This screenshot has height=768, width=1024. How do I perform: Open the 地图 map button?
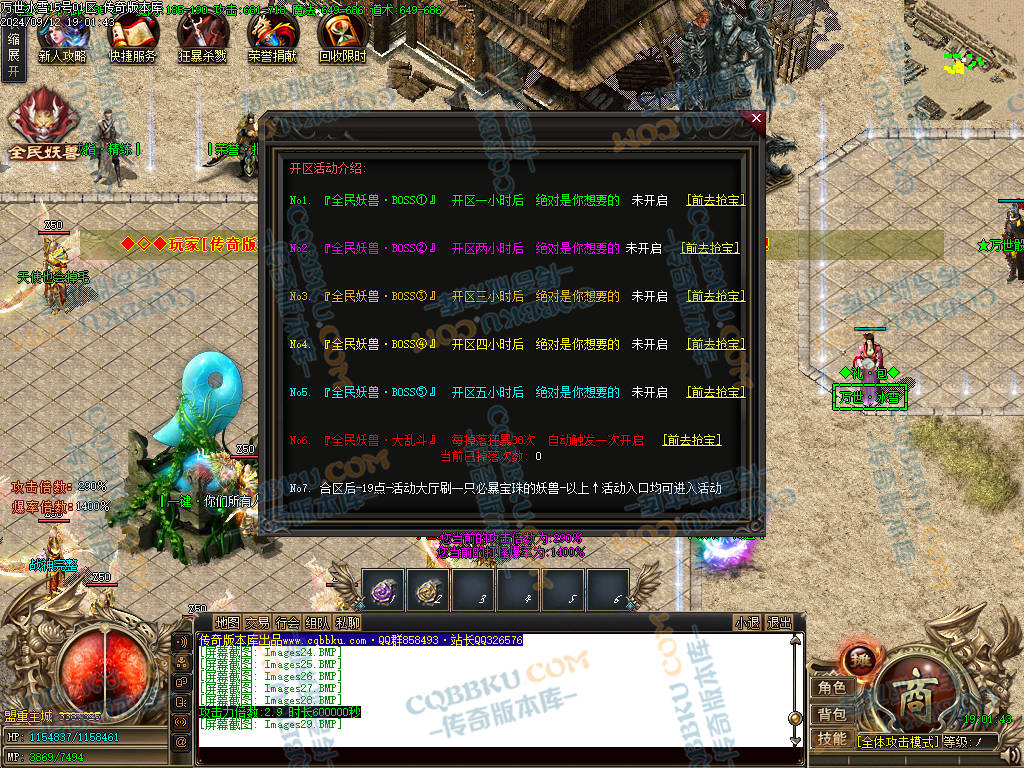pyautogui.click(x=227, y=622)
